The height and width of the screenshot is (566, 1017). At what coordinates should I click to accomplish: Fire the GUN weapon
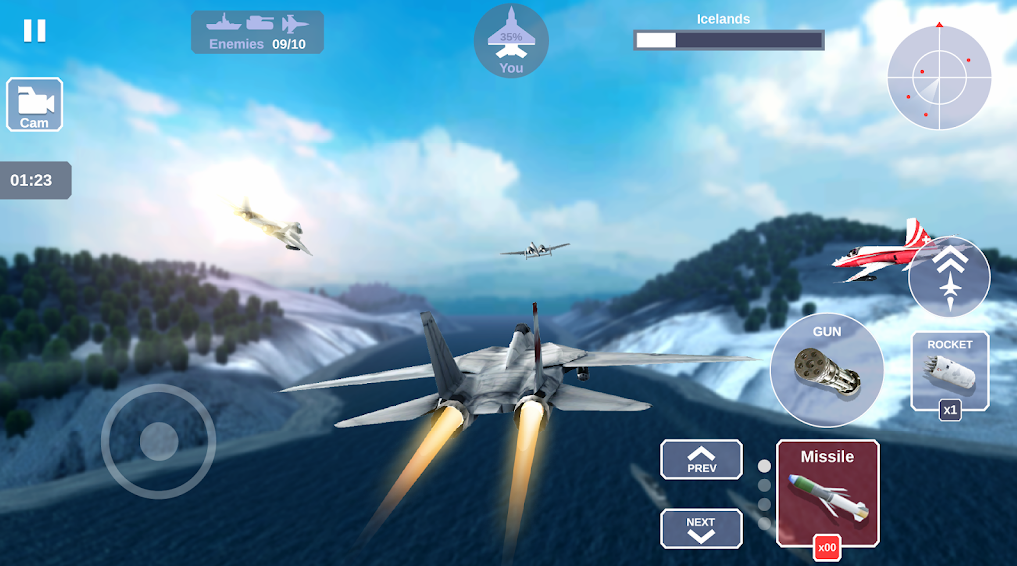pos(827,370)
